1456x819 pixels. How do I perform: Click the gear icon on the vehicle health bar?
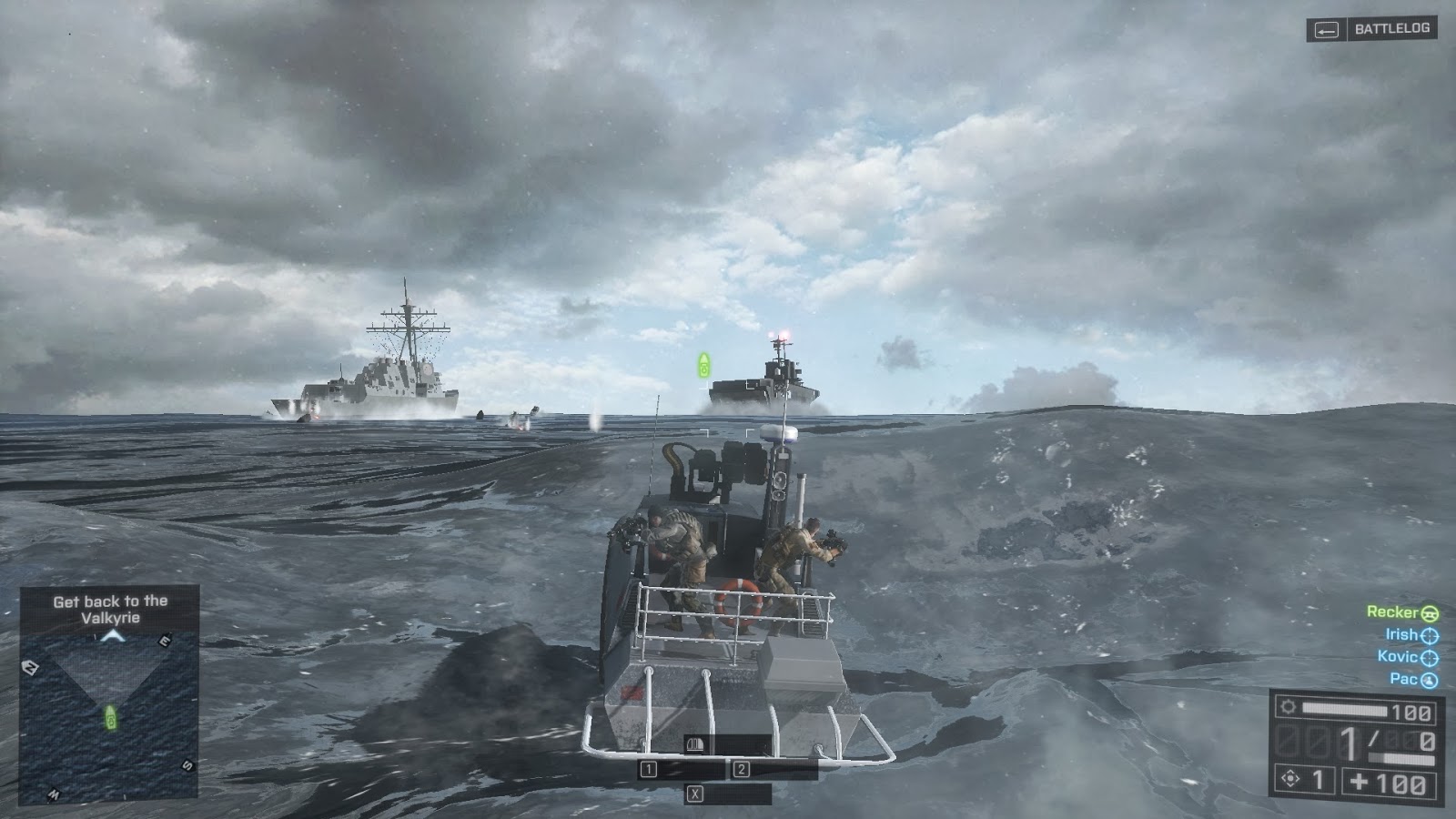tap(1289, 707)
